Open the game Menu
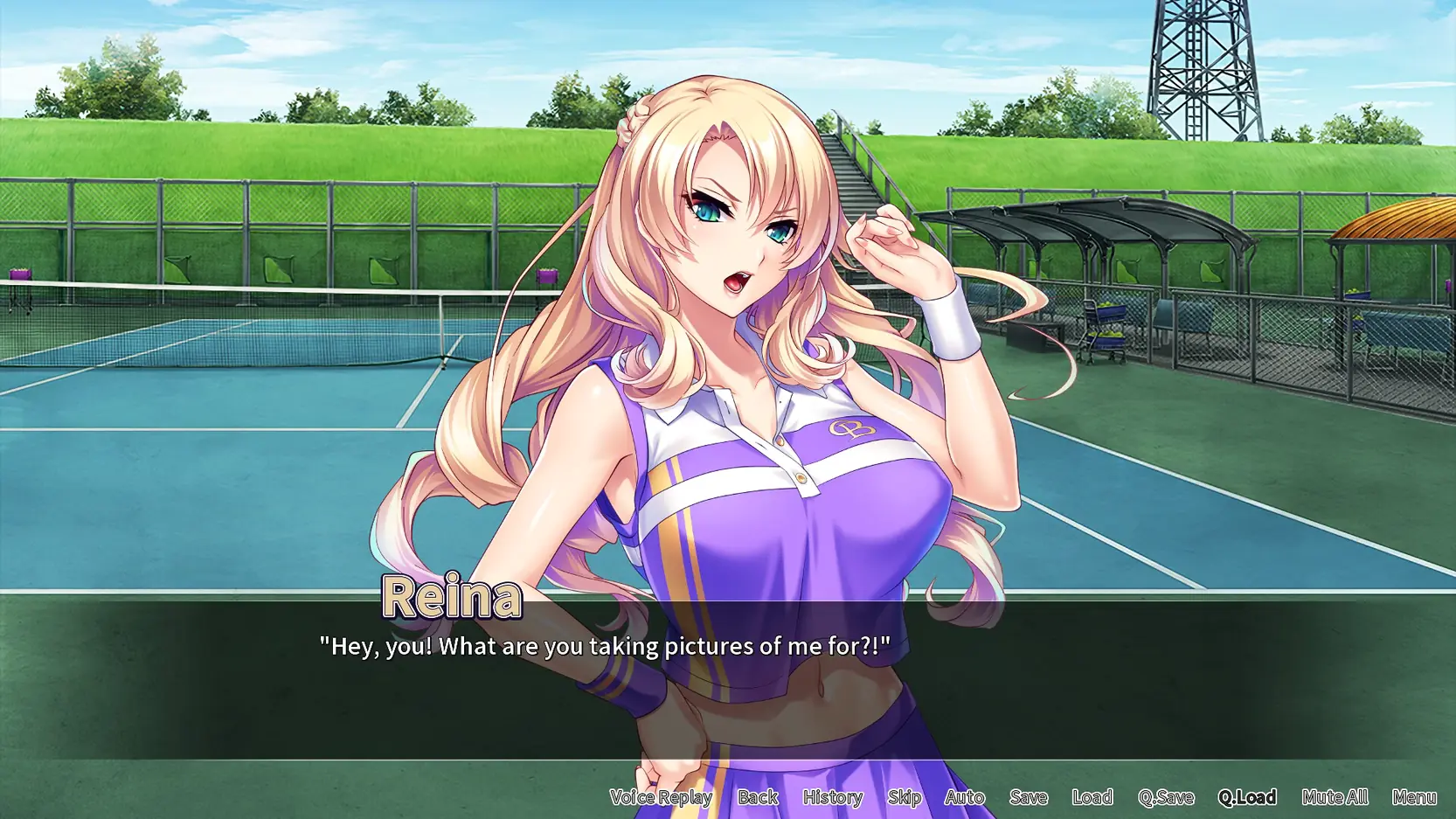 [1414, 797]
